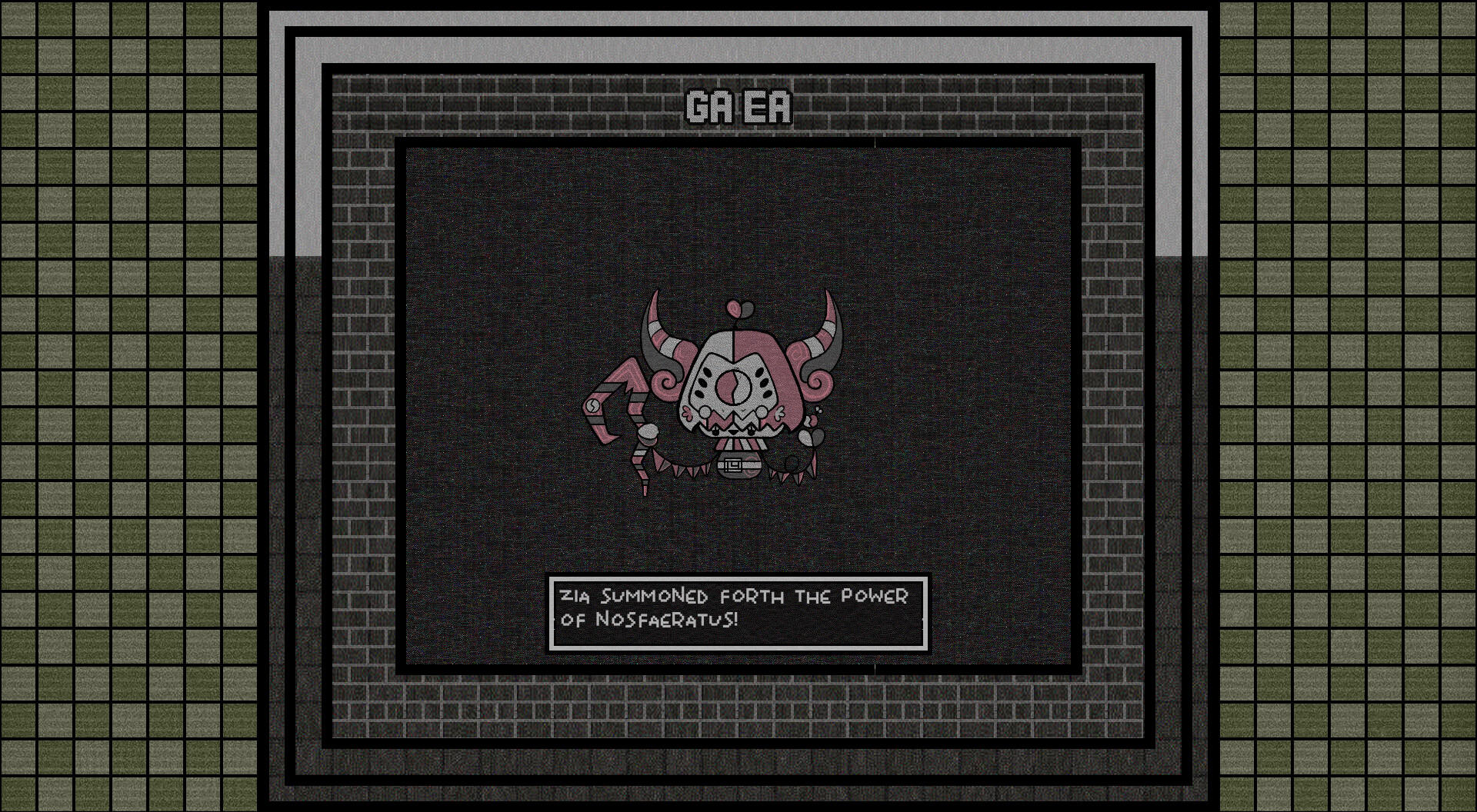Image resolution: width=1477 pixels, height=812 pixels.
Task: Select the belt buckle on the monster's body
Action: tap(734, 464)
